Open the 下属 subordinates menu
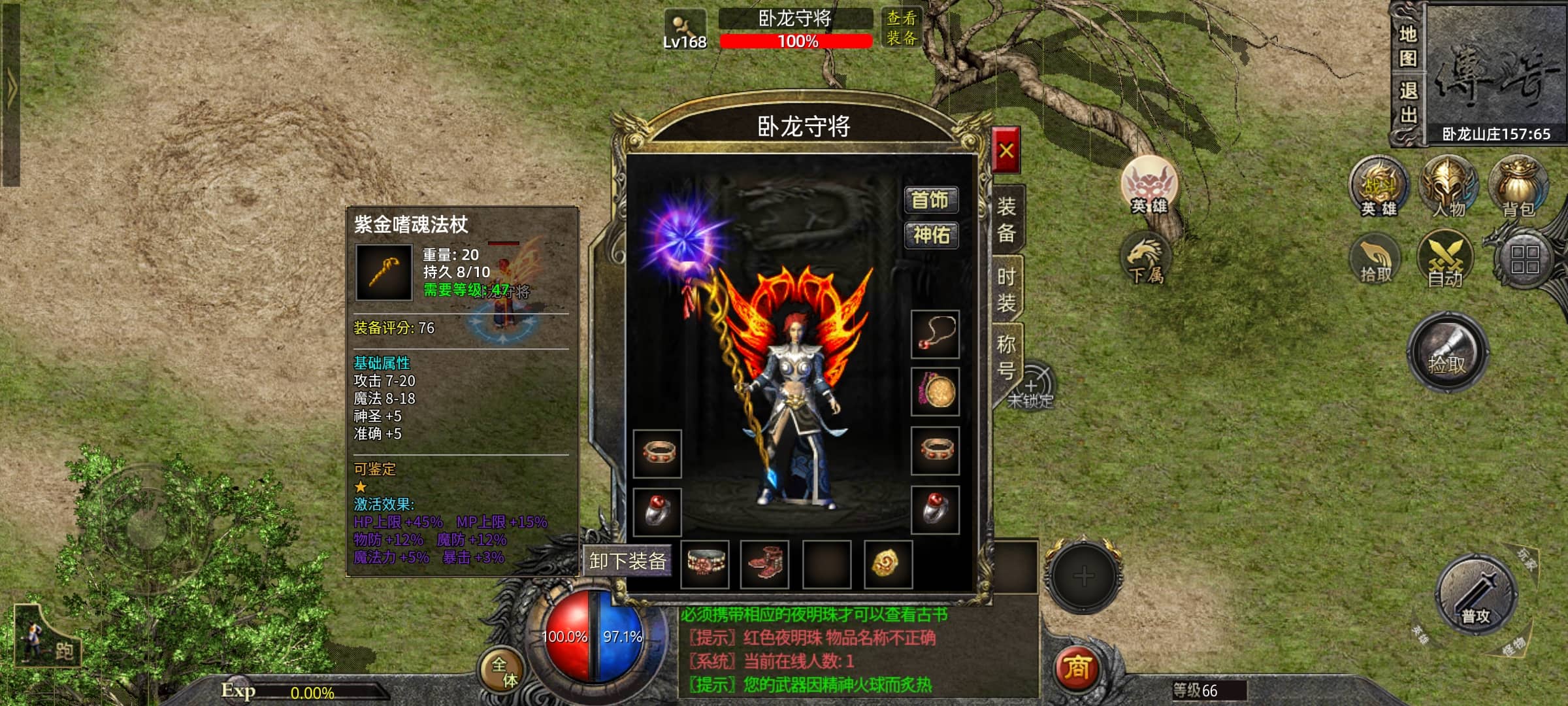The image size is (1568, 706). point(1146,260)
